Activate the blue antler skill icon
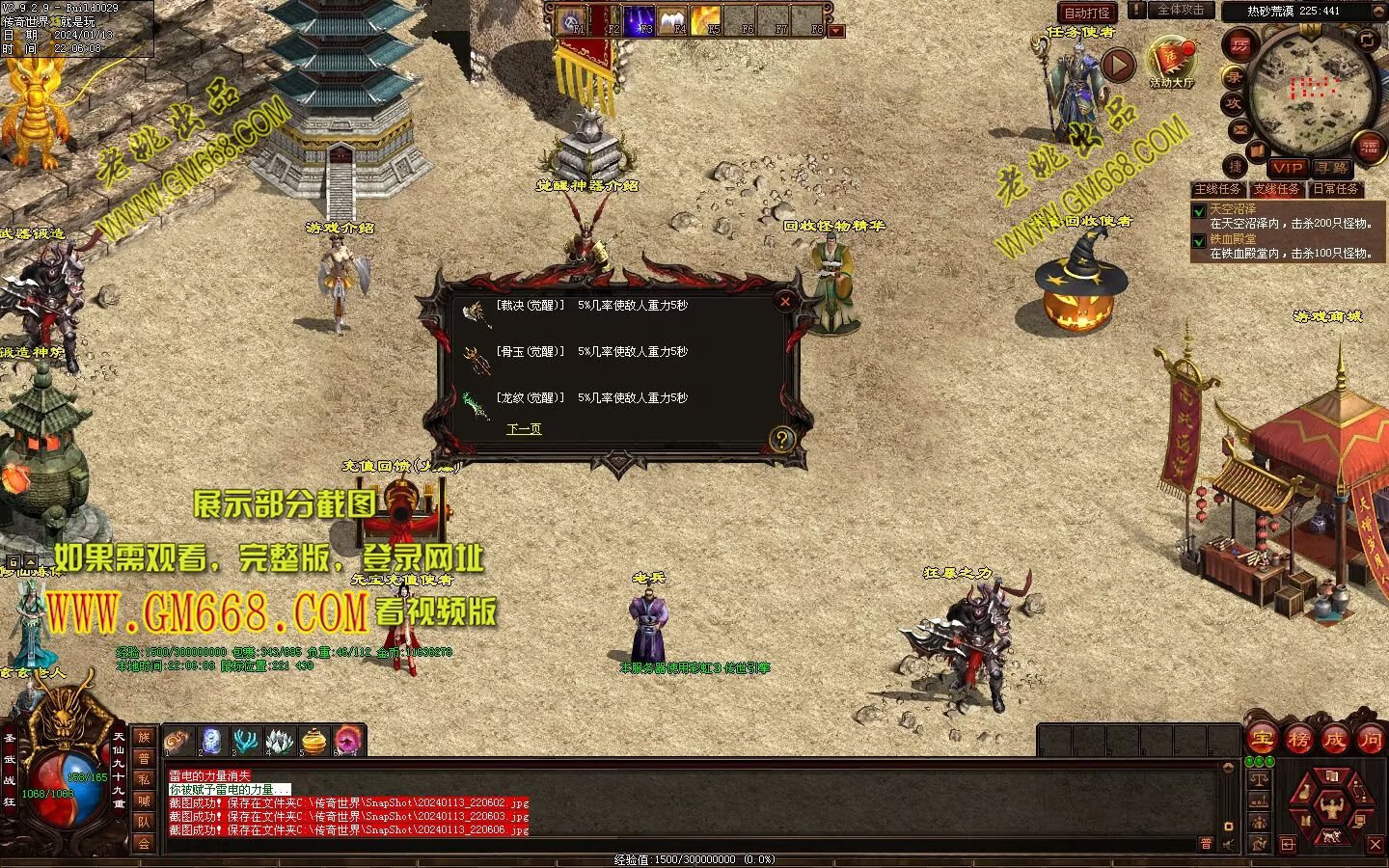This screenshot has height=868, width=1389. (x=245, y=741)
